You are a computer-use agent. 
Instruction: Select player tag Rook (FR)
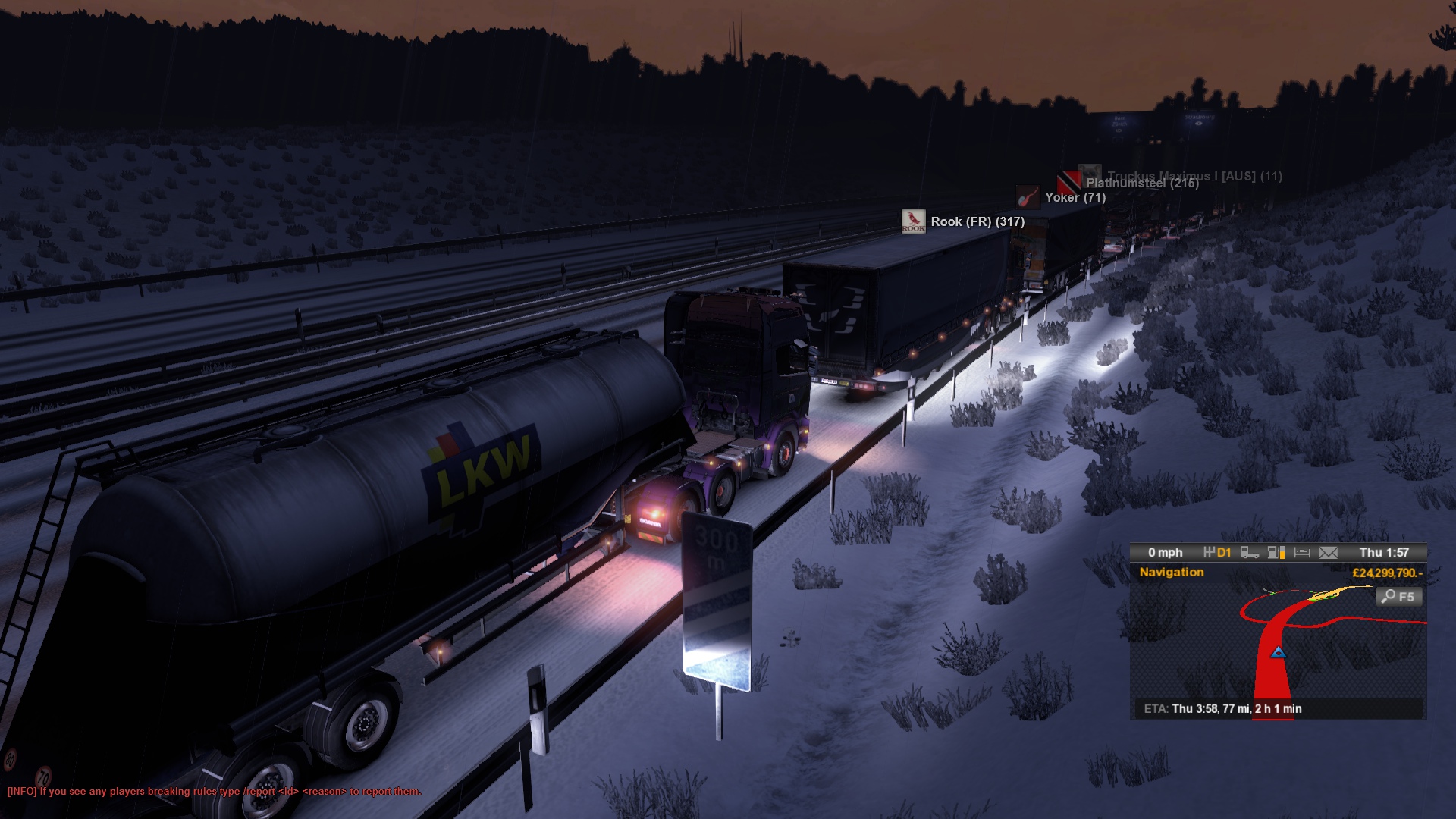tap(977, 221)
